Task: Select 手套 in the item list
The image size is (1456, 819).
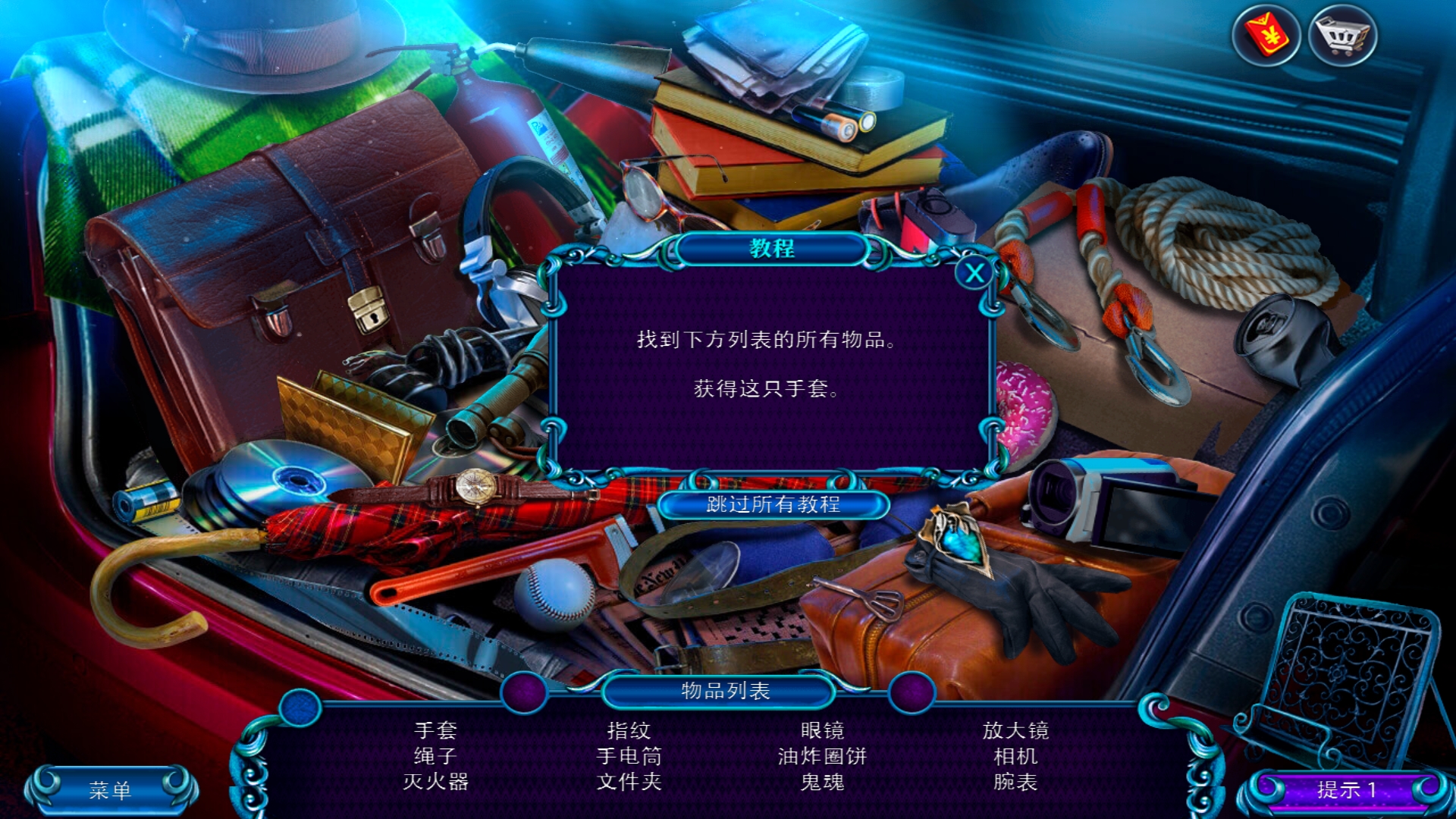Action: (436, 730)
